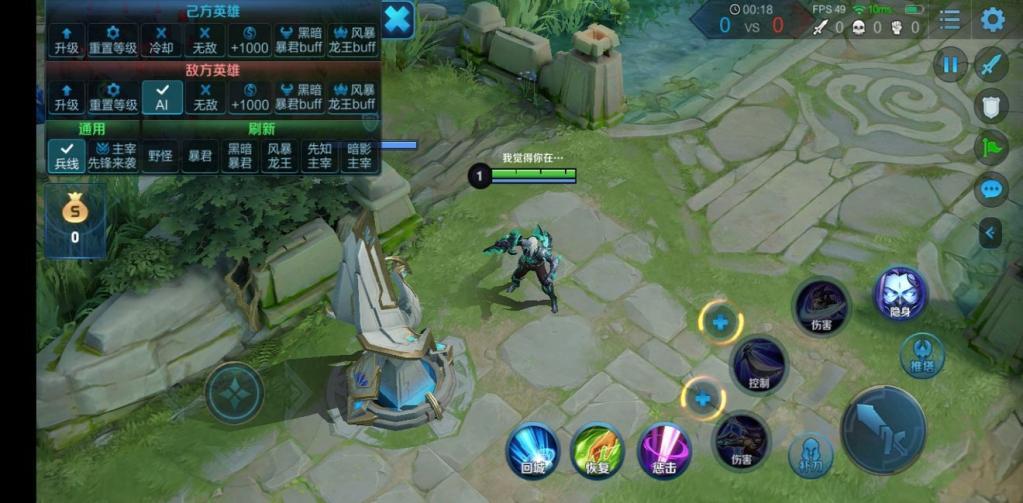Image resolution: width=1023 pixels, height=503 pixels.
Task: Refresh the 先知主宰 monster
Action: pyautogui.click(x=320, y=155)
